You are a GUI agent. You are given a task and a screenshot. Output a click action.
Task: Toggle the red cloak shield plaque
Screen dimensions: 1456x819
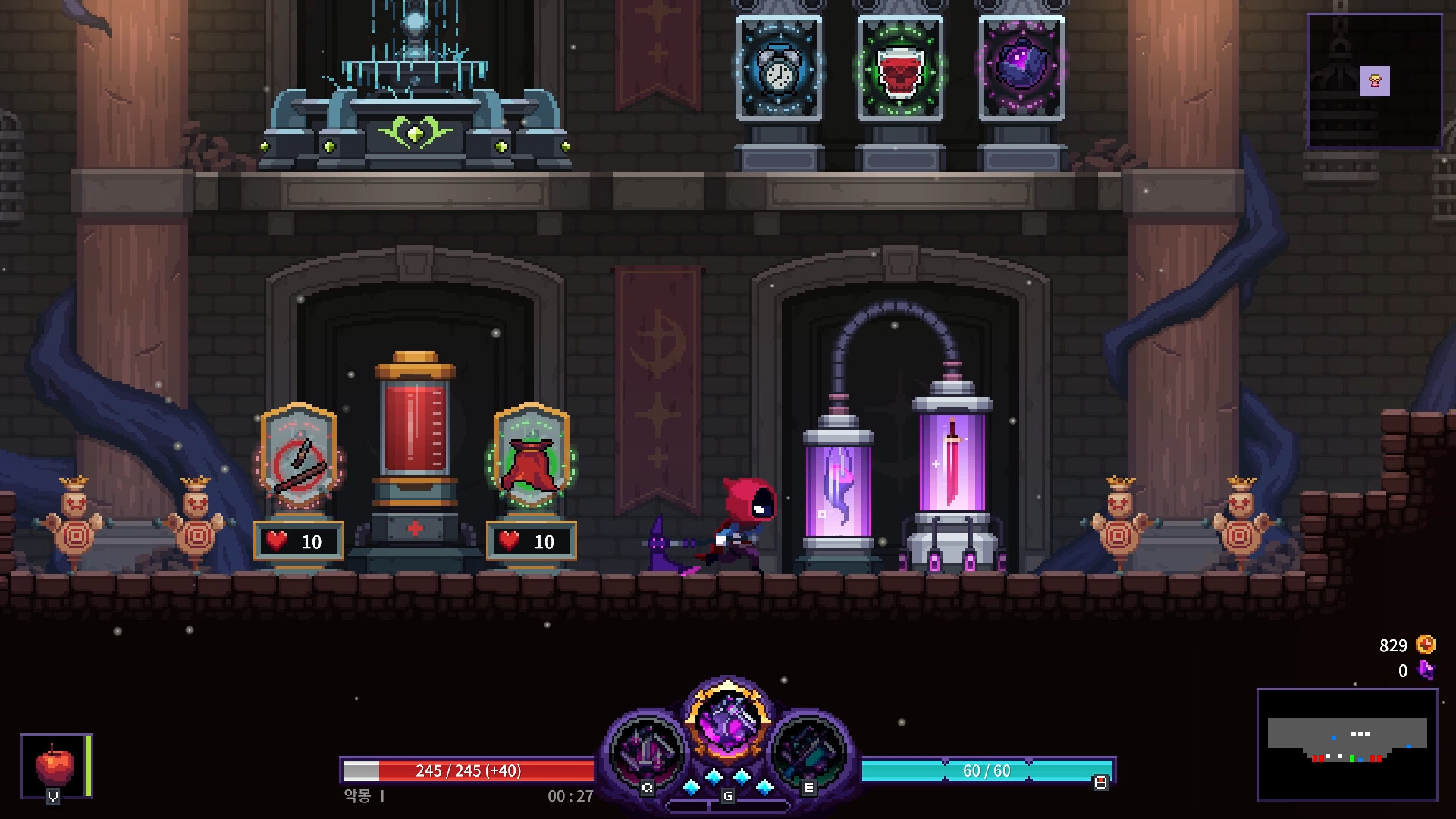tap(531, 463)
